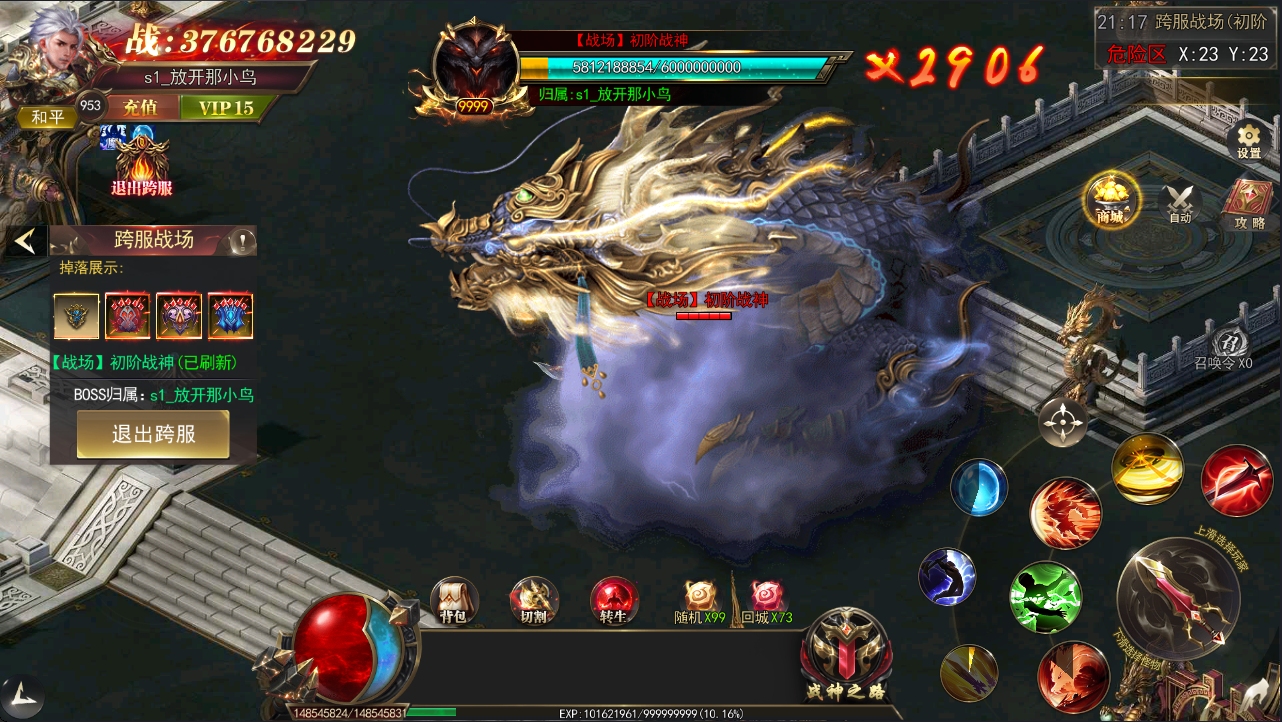Toggle the 和平 attack mode
The width and height of the screenshot is (1282, 722).
(46, 117)
